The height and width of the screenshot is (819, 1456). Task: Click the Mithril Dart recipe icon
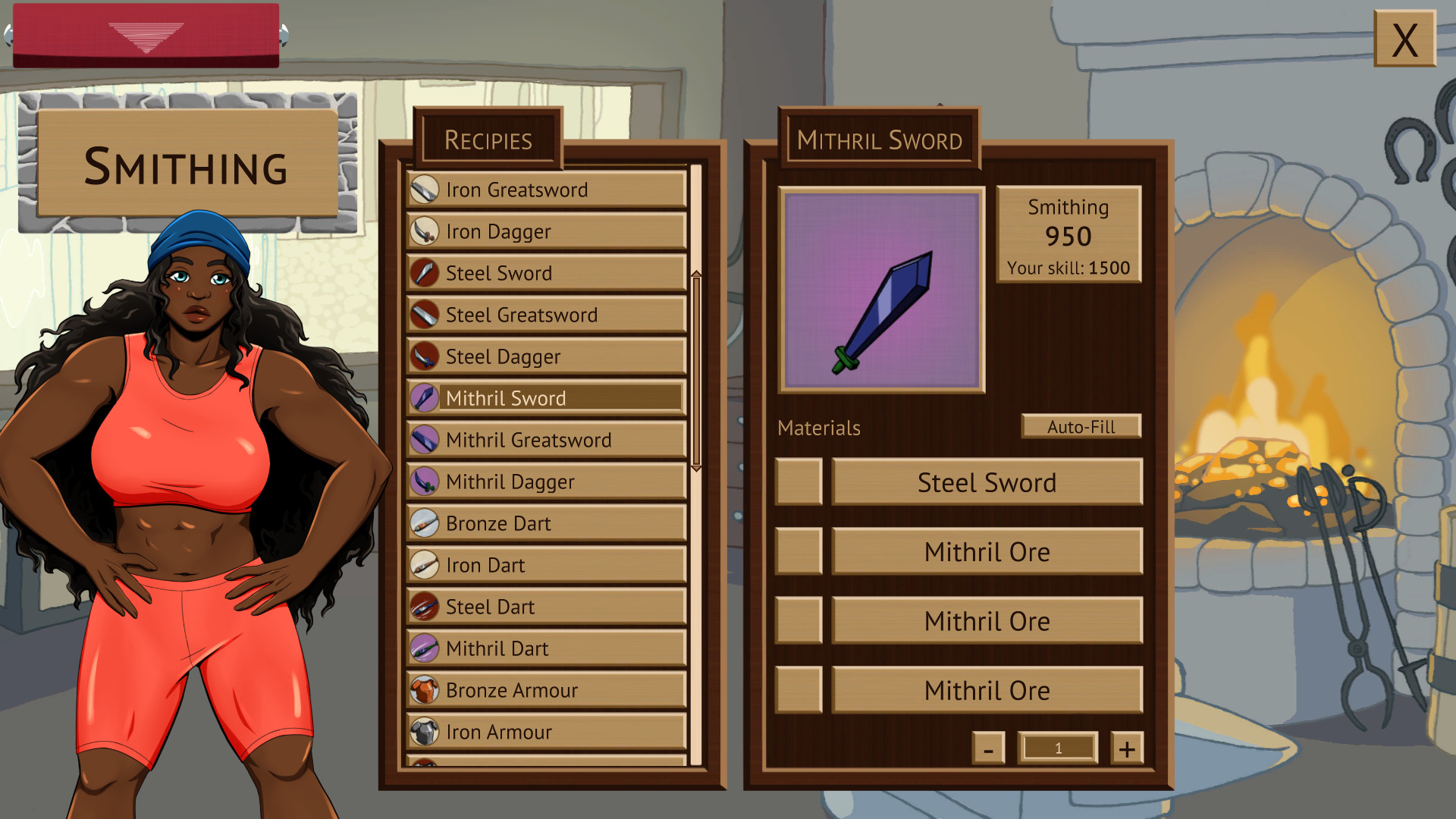point(425,648)
